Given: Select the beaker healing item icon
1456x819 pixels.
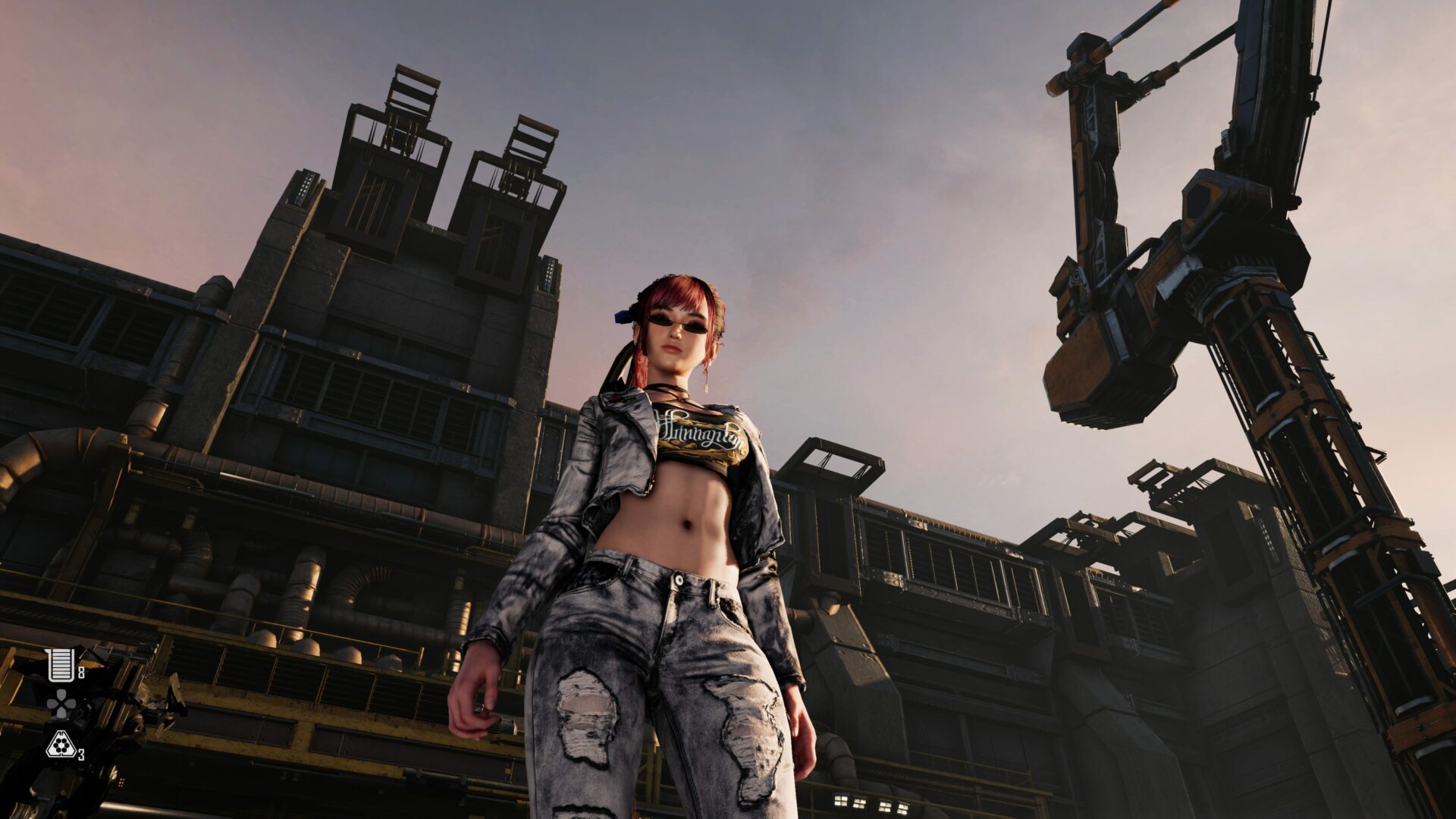Looking at the screenshot, I should pos(60,665).
